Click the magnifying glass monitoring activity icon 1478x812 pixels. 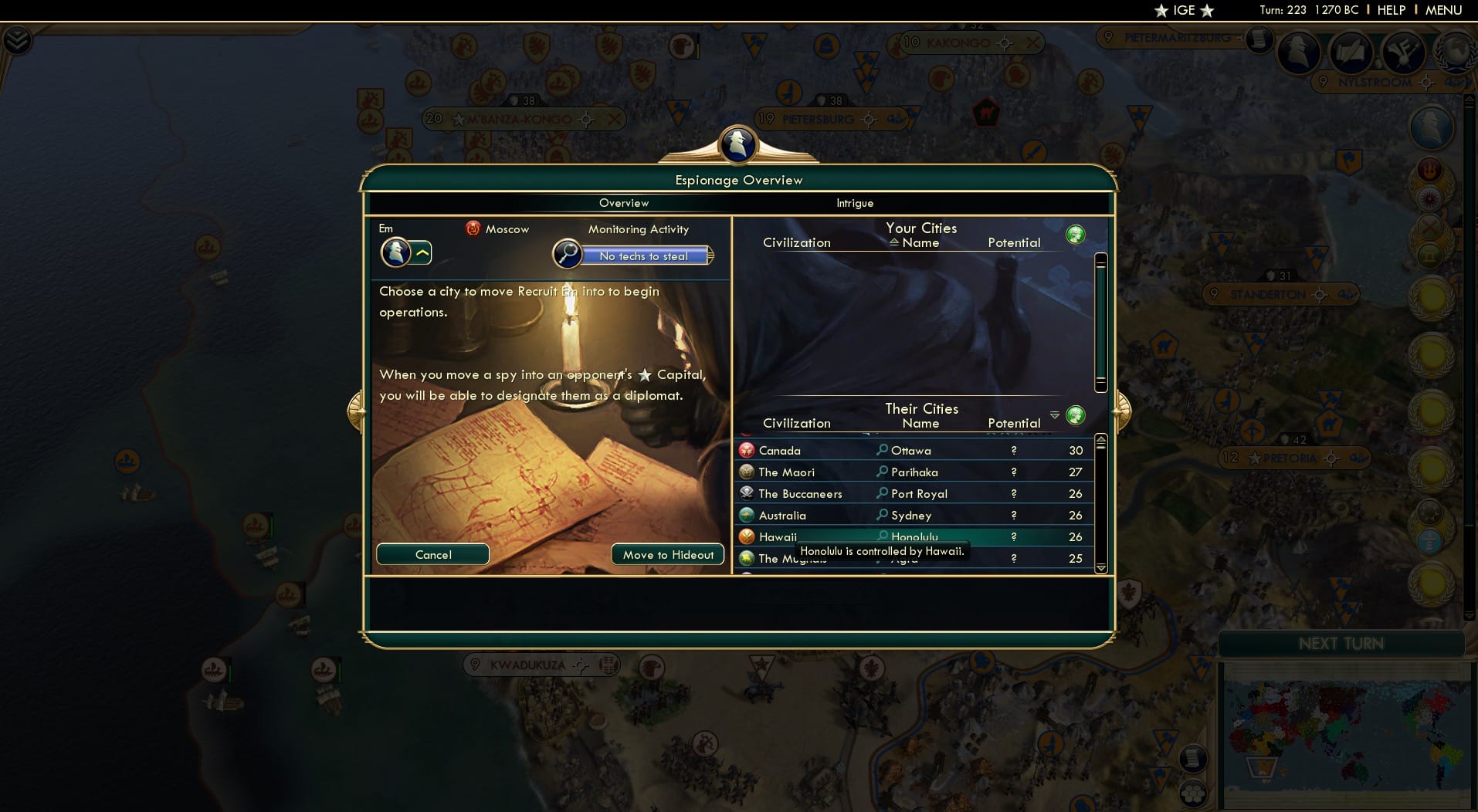pos(568,252)
